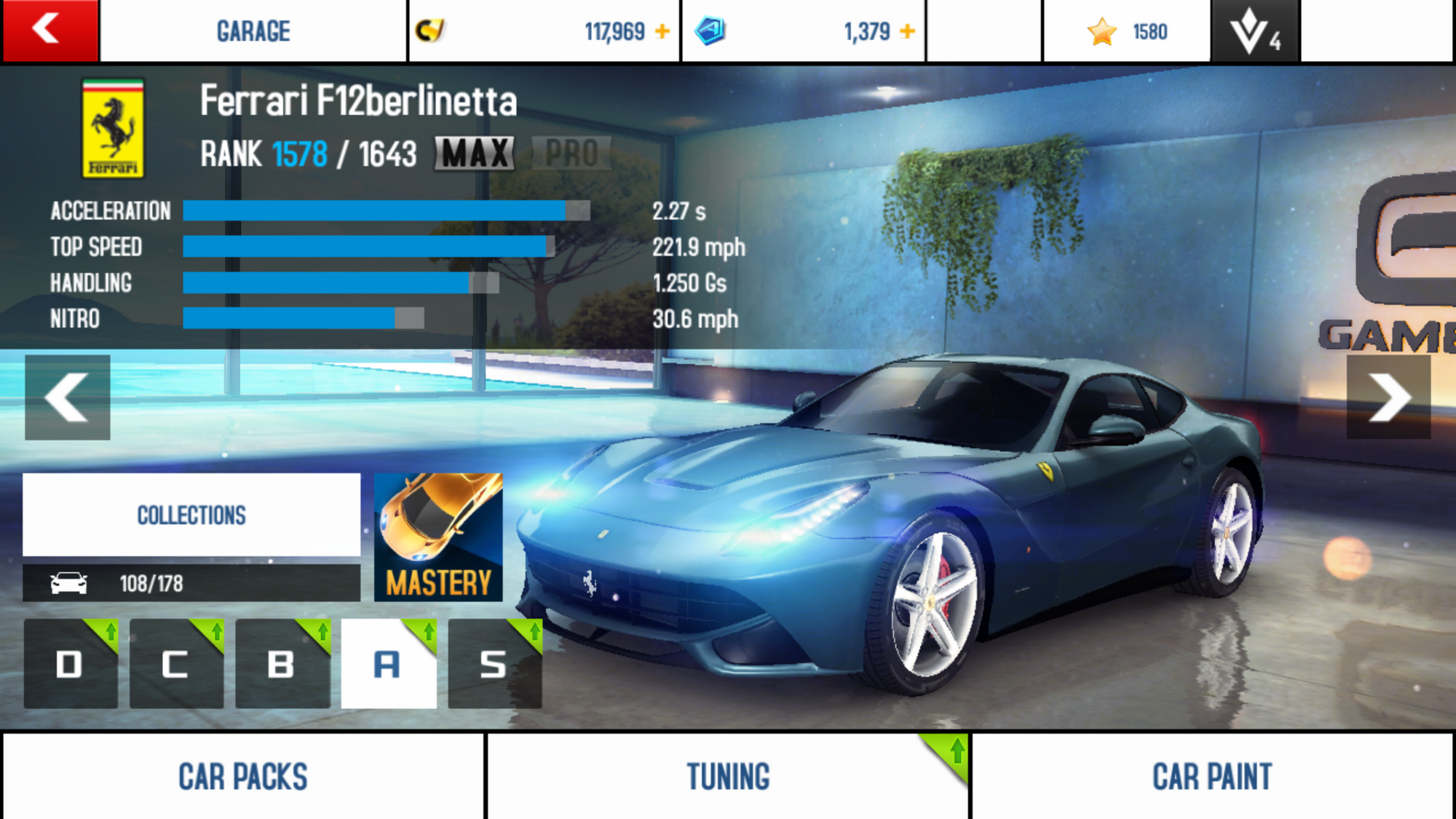Select the PRO upgrade badge

(571, 154)
